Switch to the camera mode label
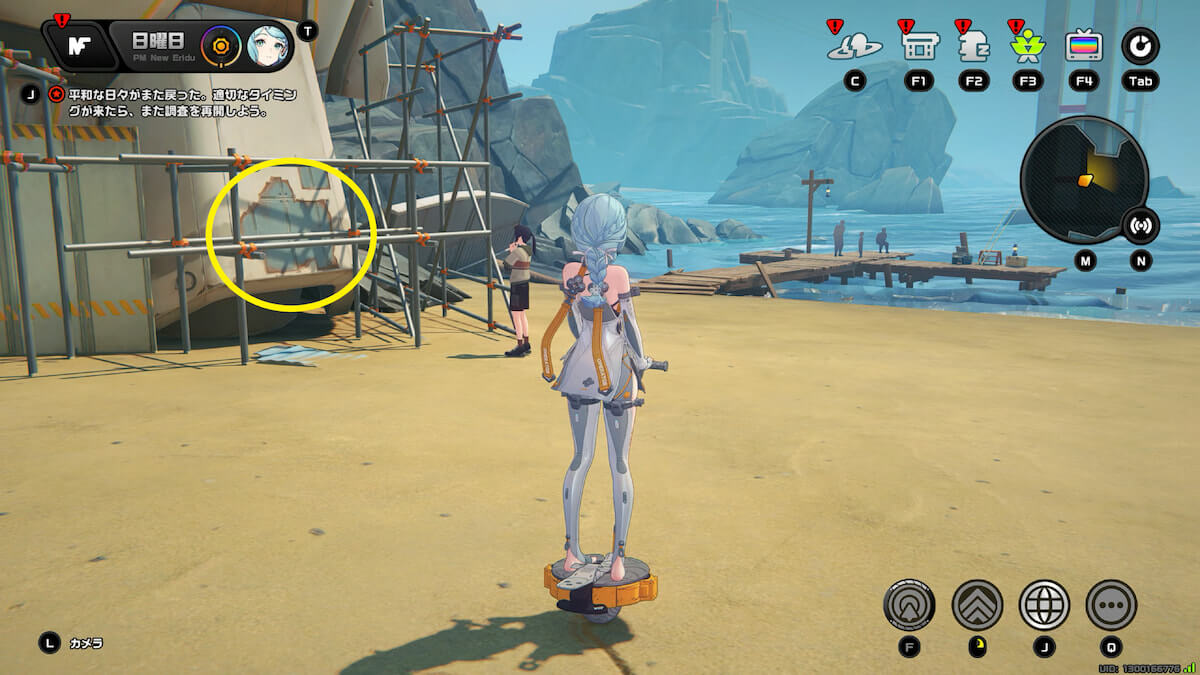Image resolution: width=1200 pixels, height=675 pixels. point(85,643)
